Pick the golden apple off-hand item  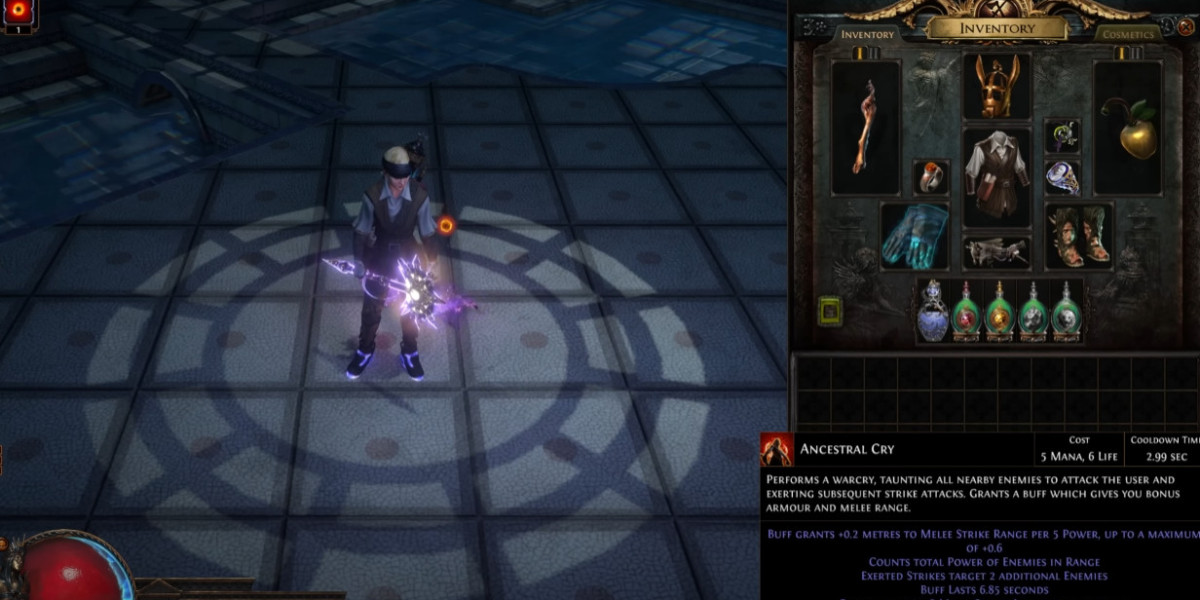pyautogui.click(x=1128, y=127)
